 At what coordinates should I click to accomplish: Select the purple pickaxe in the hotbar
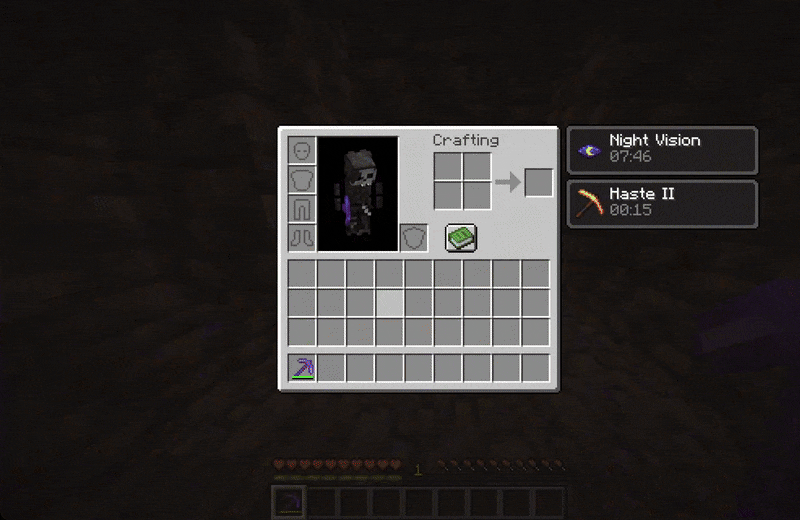click(302, 368)
